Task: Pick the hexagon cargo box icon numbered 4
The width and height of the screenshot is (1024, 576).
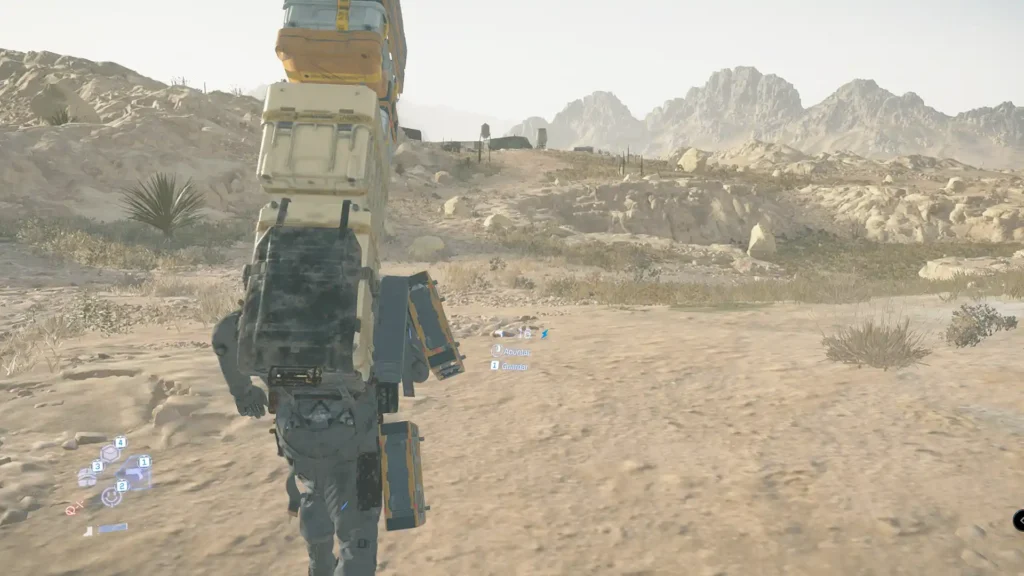Action: point(110,453)
